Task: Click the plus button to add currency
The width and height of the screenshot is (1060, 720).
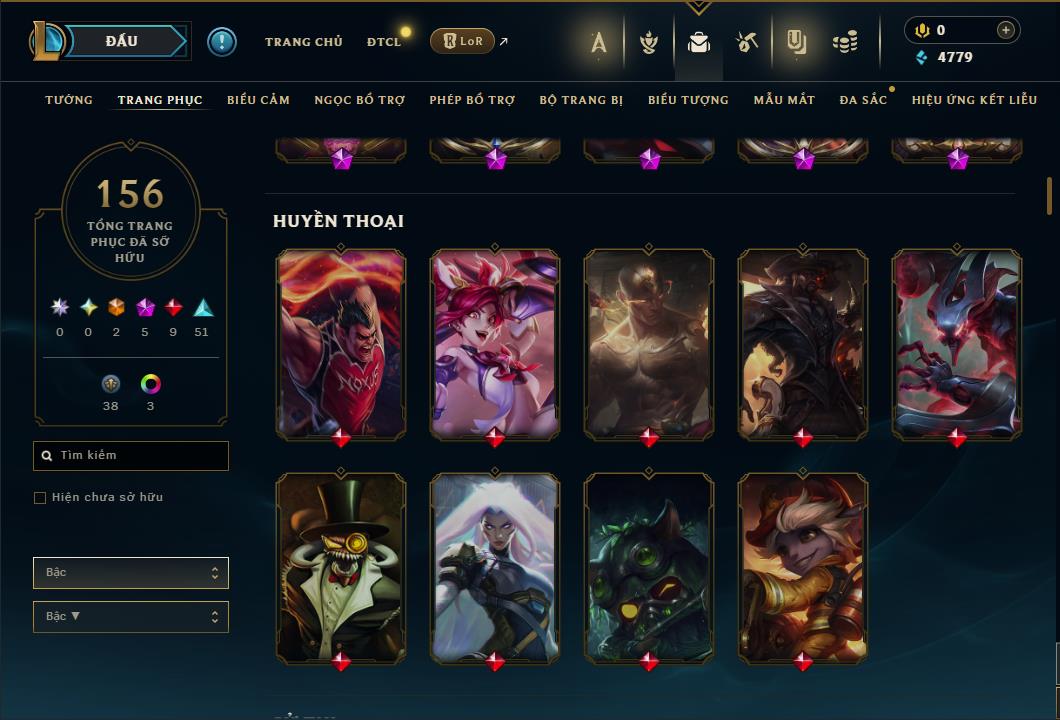Action: [x=1006, y=30]
